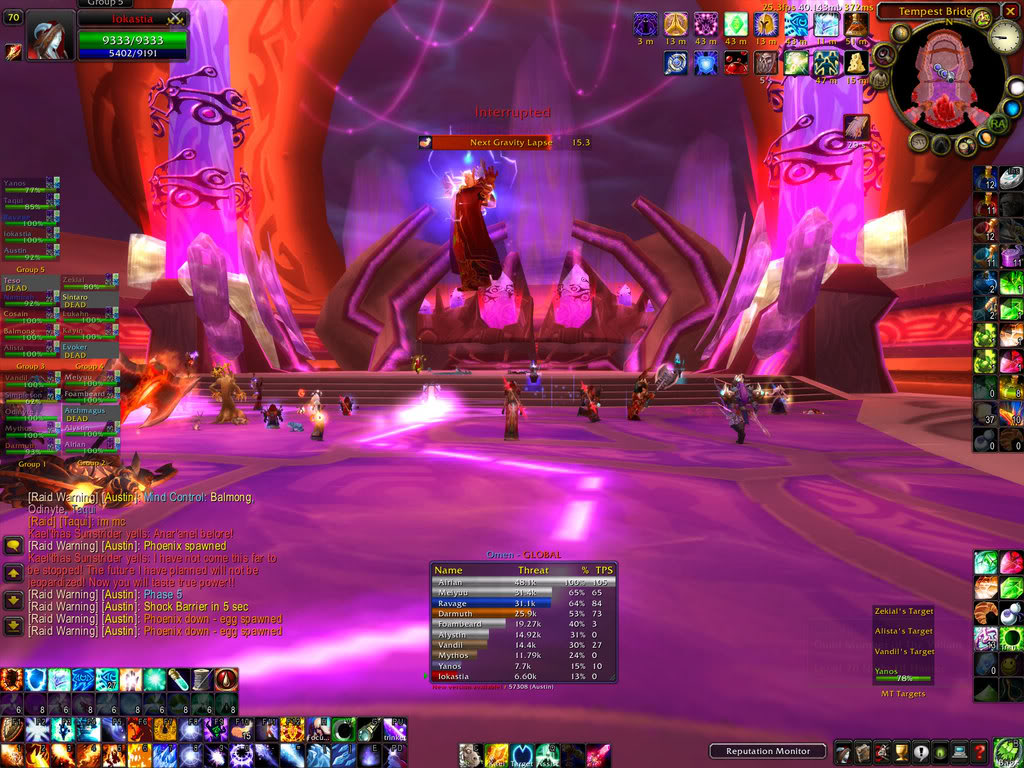Use the item slot labeled trinket

point(395,729)
